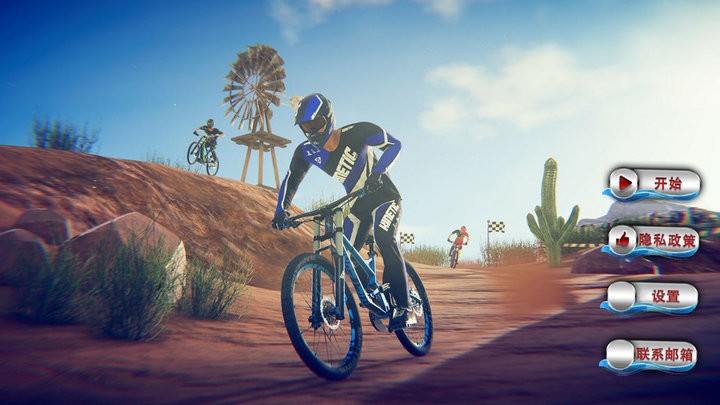Open the 隐私政策 privacy policy
Screen dimensions: 720x405
[653, 240]
